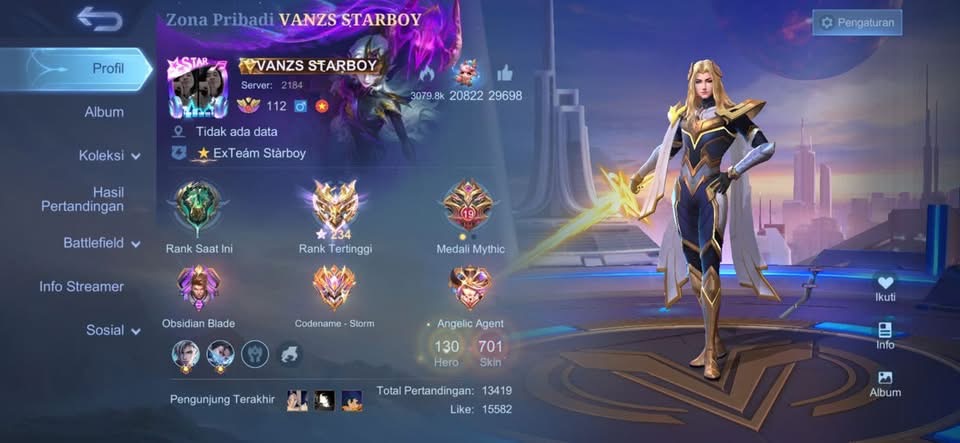The image size is (960, 443).
Task: Click the player avatar picture
Action: (197, 88)
